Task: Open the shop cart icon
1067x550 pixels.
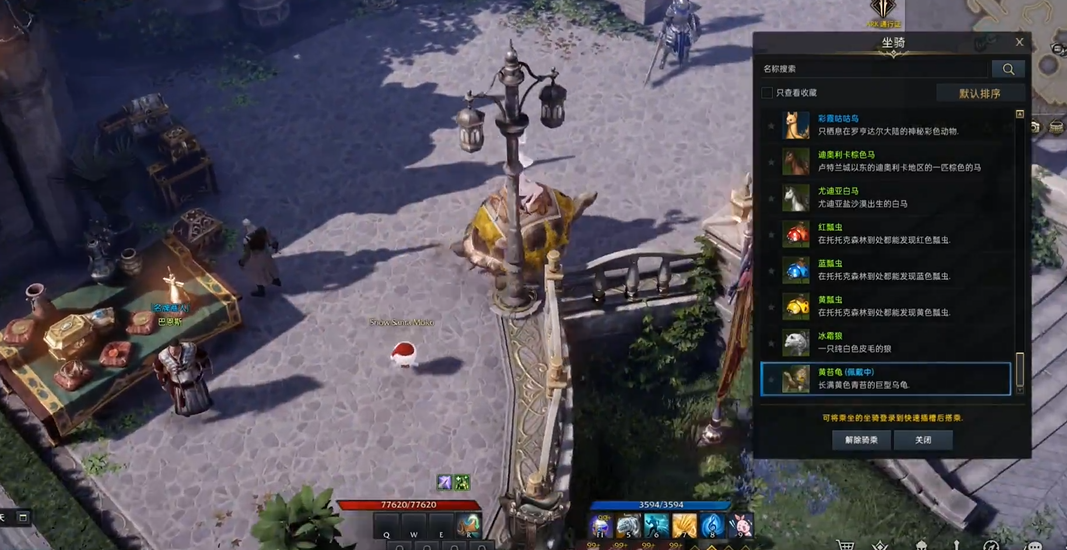Action: coord(846,546)
